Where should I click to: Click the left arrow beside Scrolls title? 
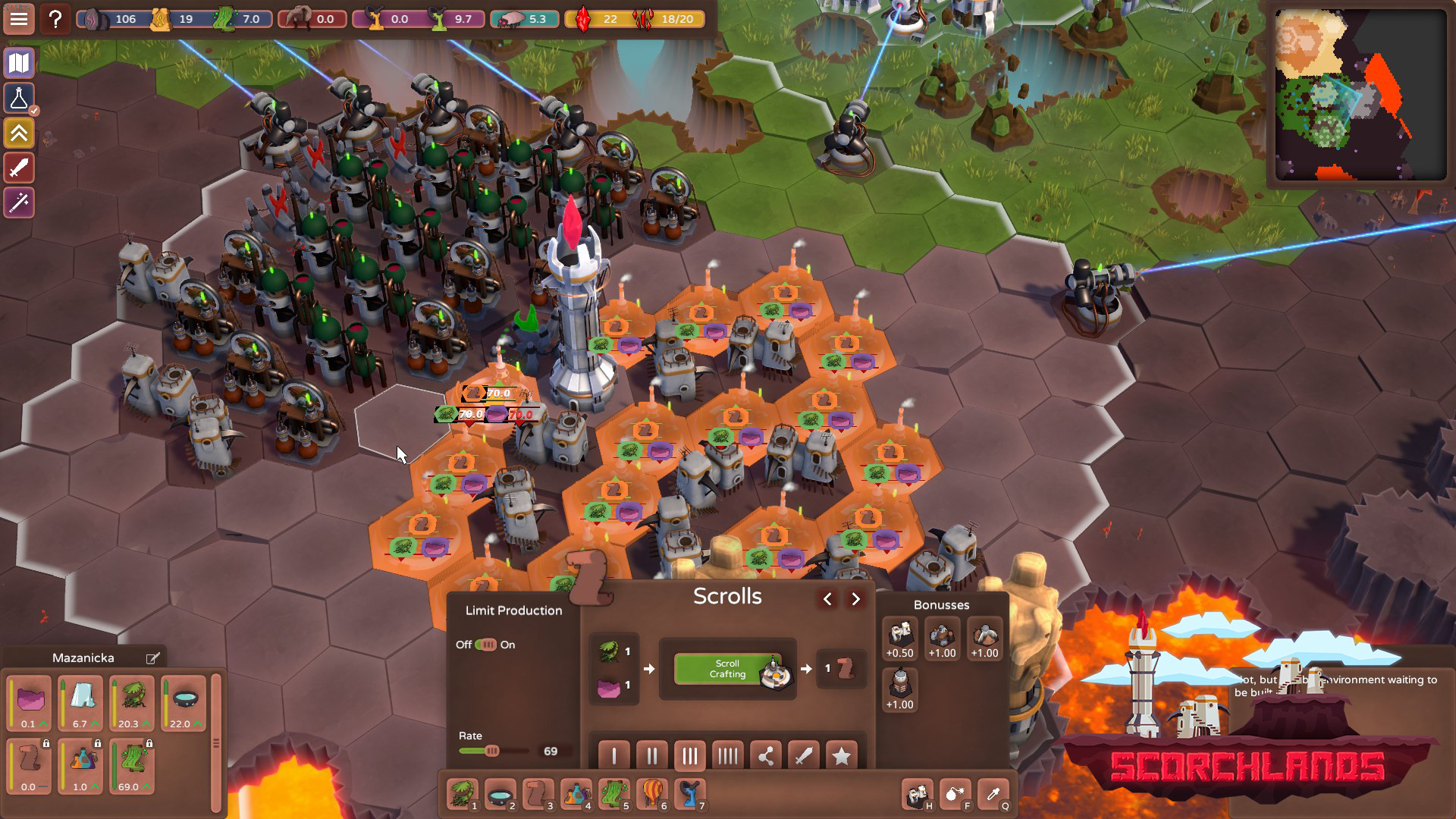pyautogui.click(x=827, y=598)
